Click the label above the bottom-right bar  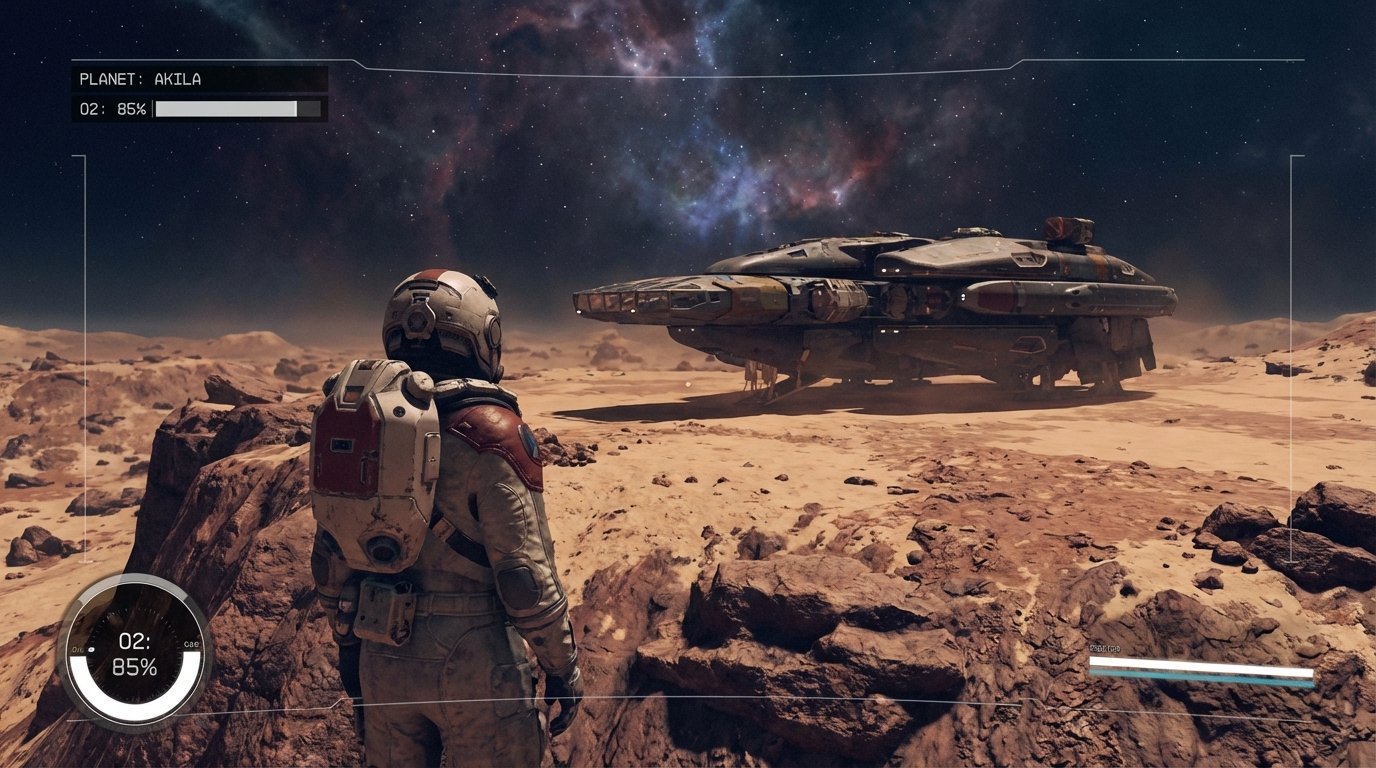1105,648
